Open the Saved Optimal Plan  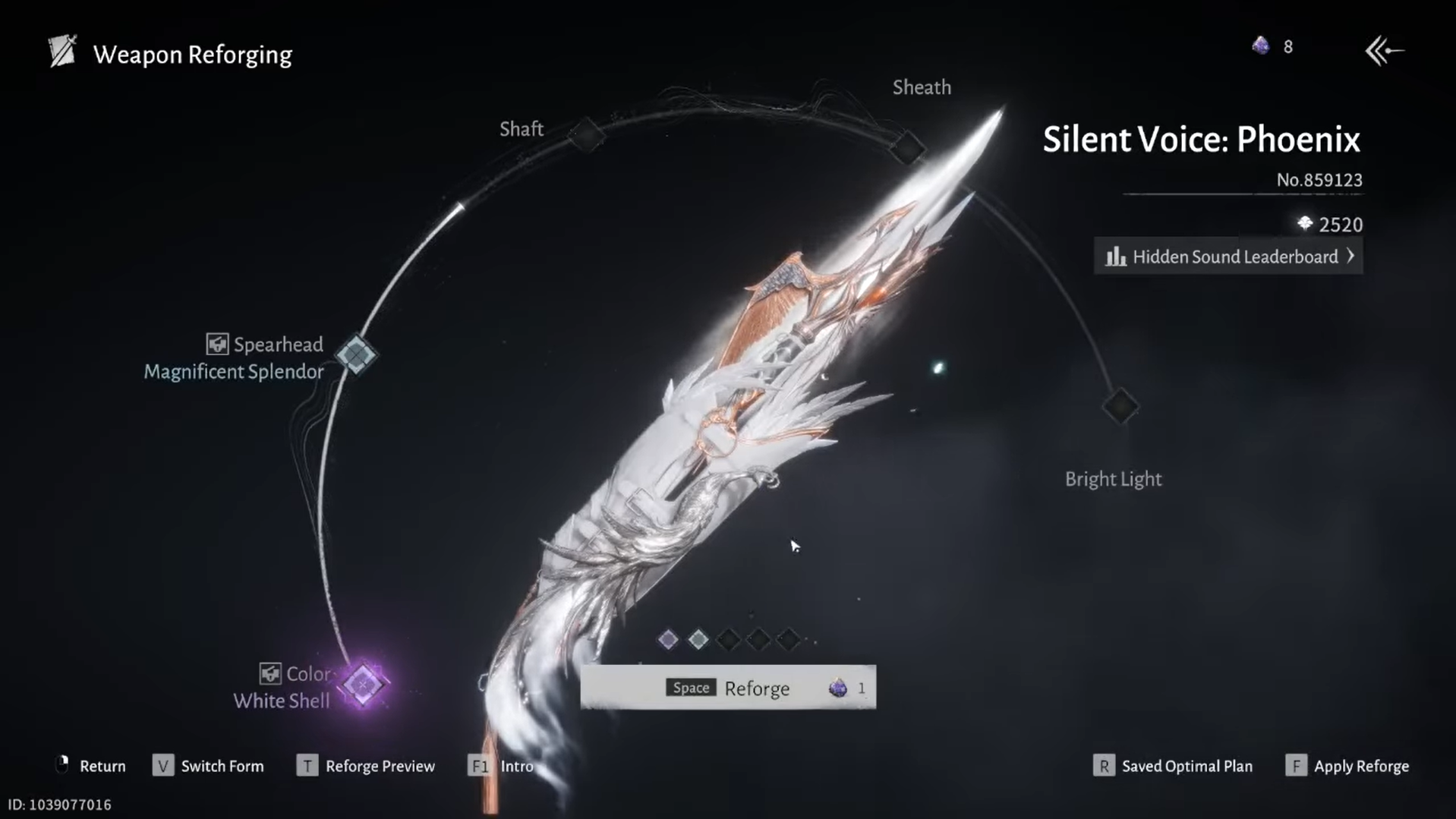[x=1174, y=766]
